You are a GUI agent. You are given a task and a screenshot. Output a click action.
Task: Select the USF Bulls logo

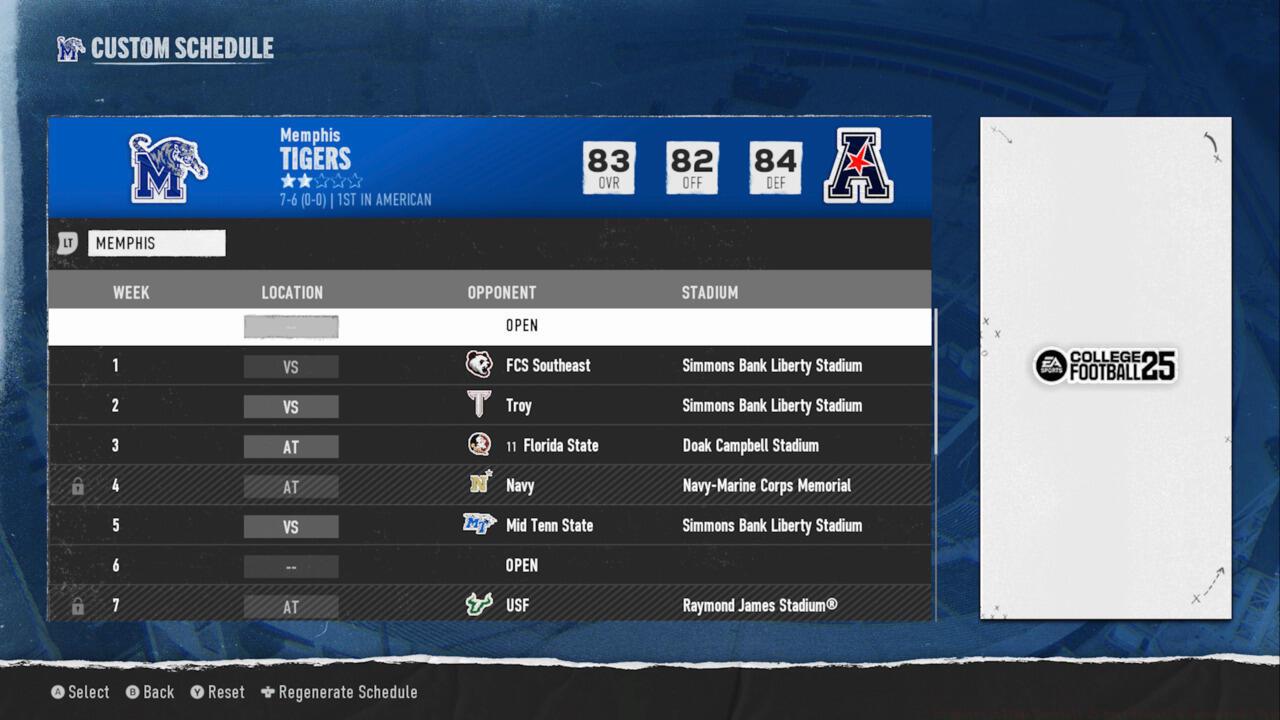479,605
